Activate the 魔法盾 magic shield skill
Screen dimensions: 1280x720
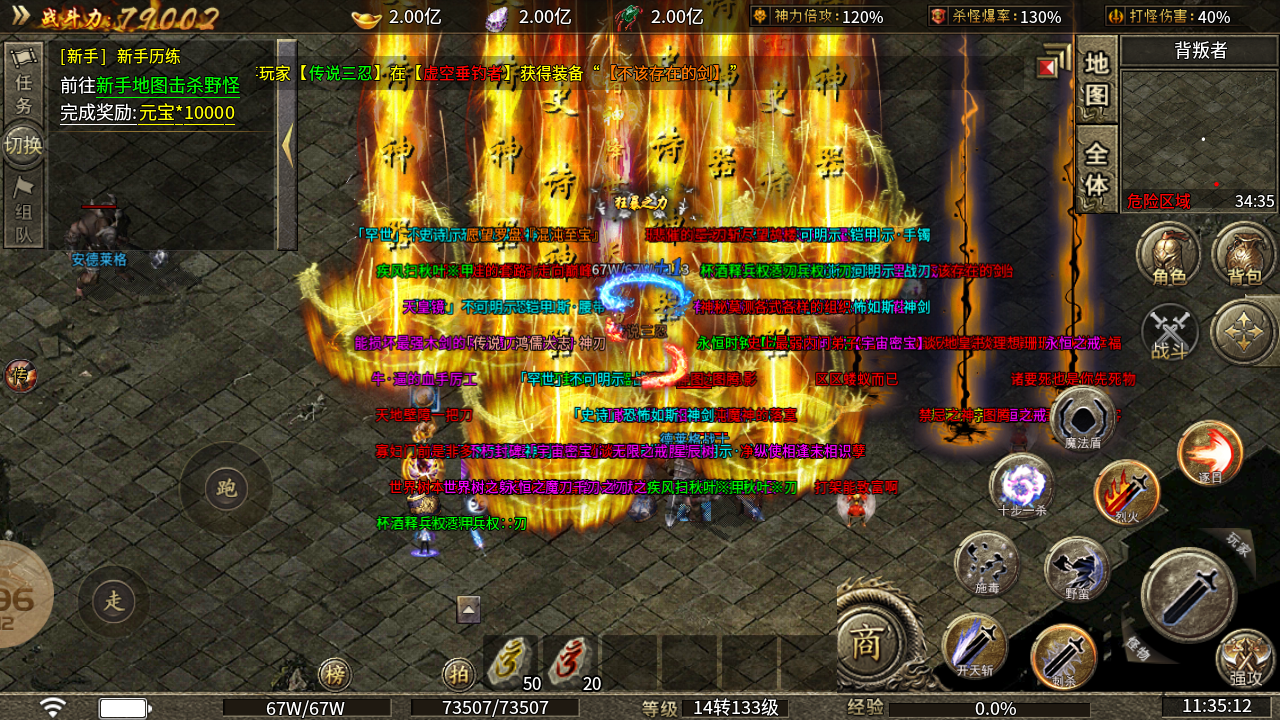[1082, 418]
